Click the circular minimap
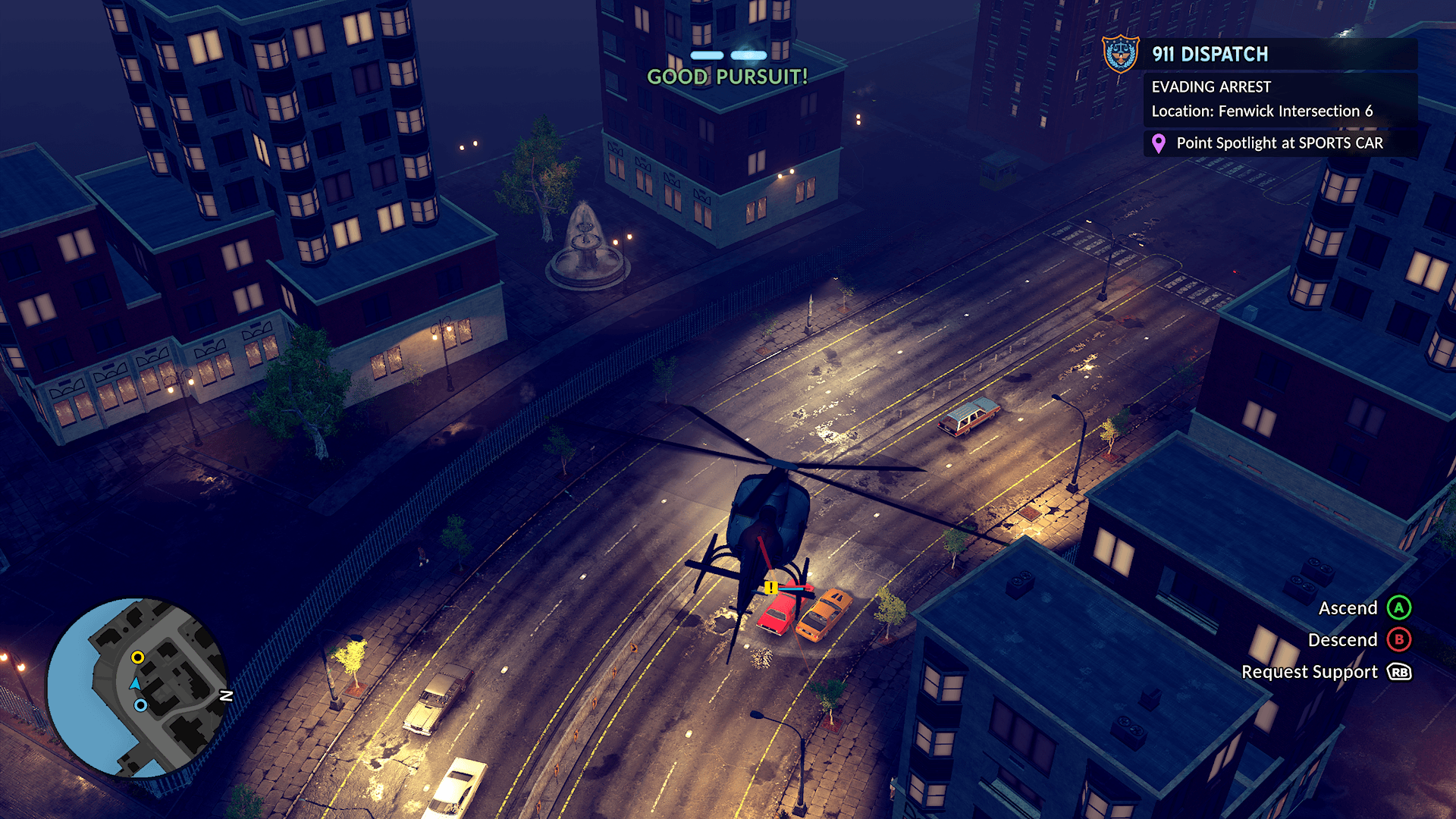Image resolution: width=1456 pixels, height=819 pixels. pos(137,688)
